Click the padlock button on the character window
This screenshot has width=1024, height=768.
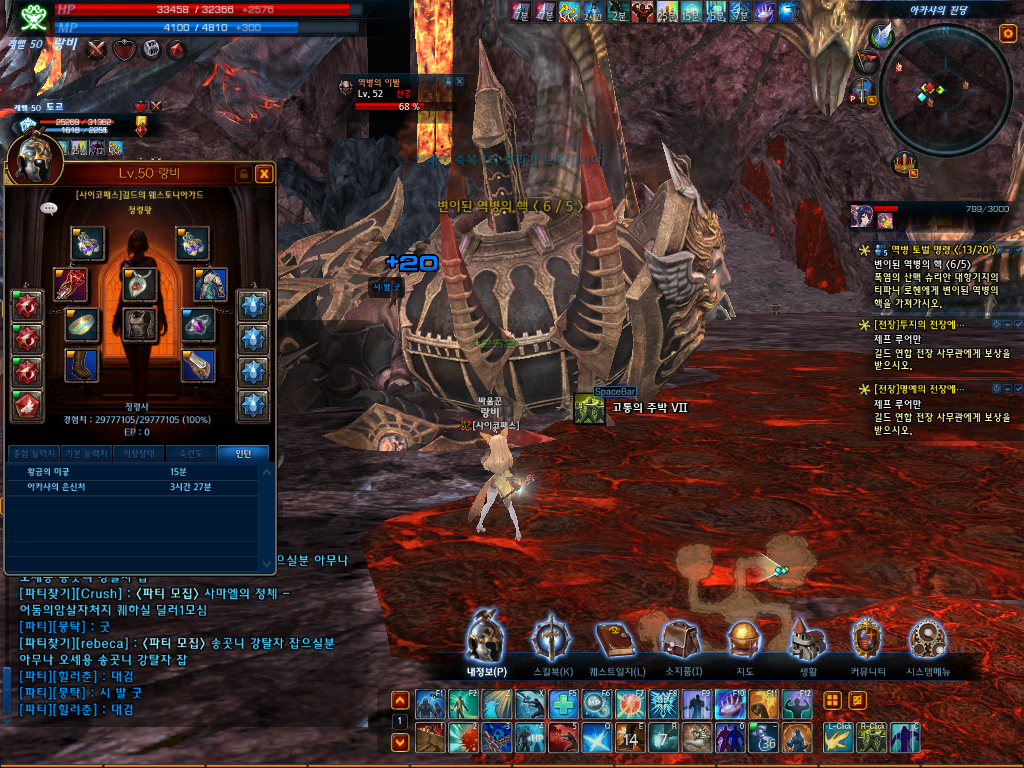(243, 174)
